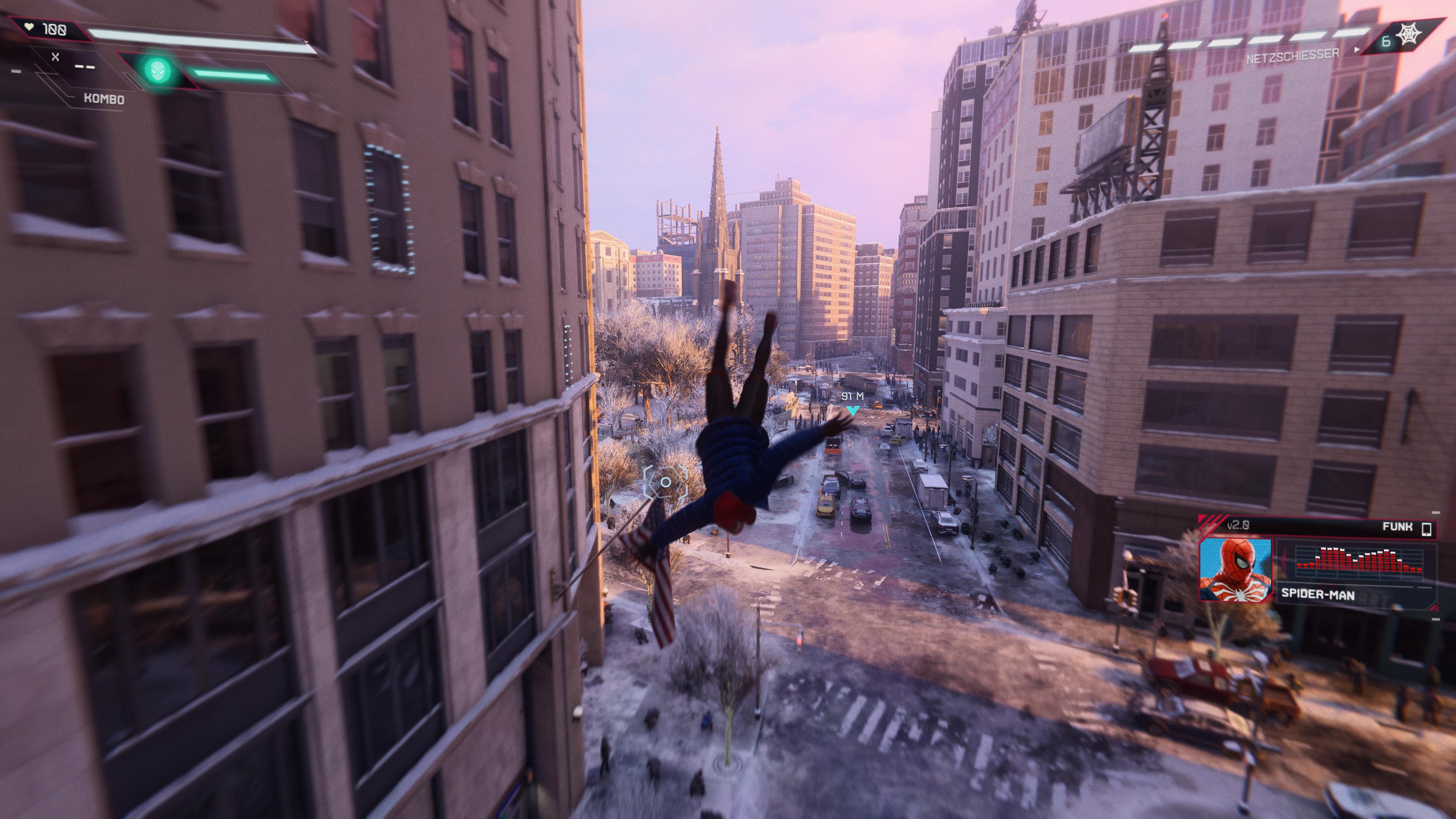Select the hexagonal target reticle marker
This screenshot has height=819, width=1456.
665,482
